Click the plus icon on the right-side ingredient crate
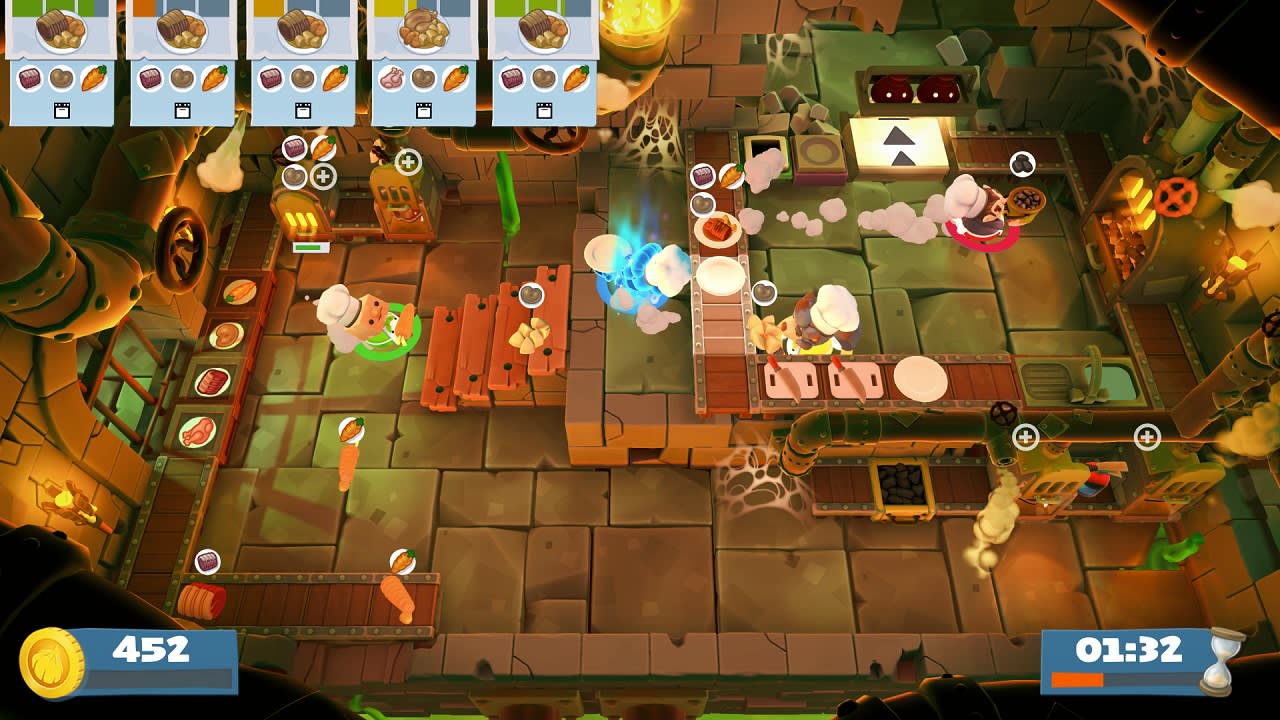1280x720 pixels. (1026, 435)
